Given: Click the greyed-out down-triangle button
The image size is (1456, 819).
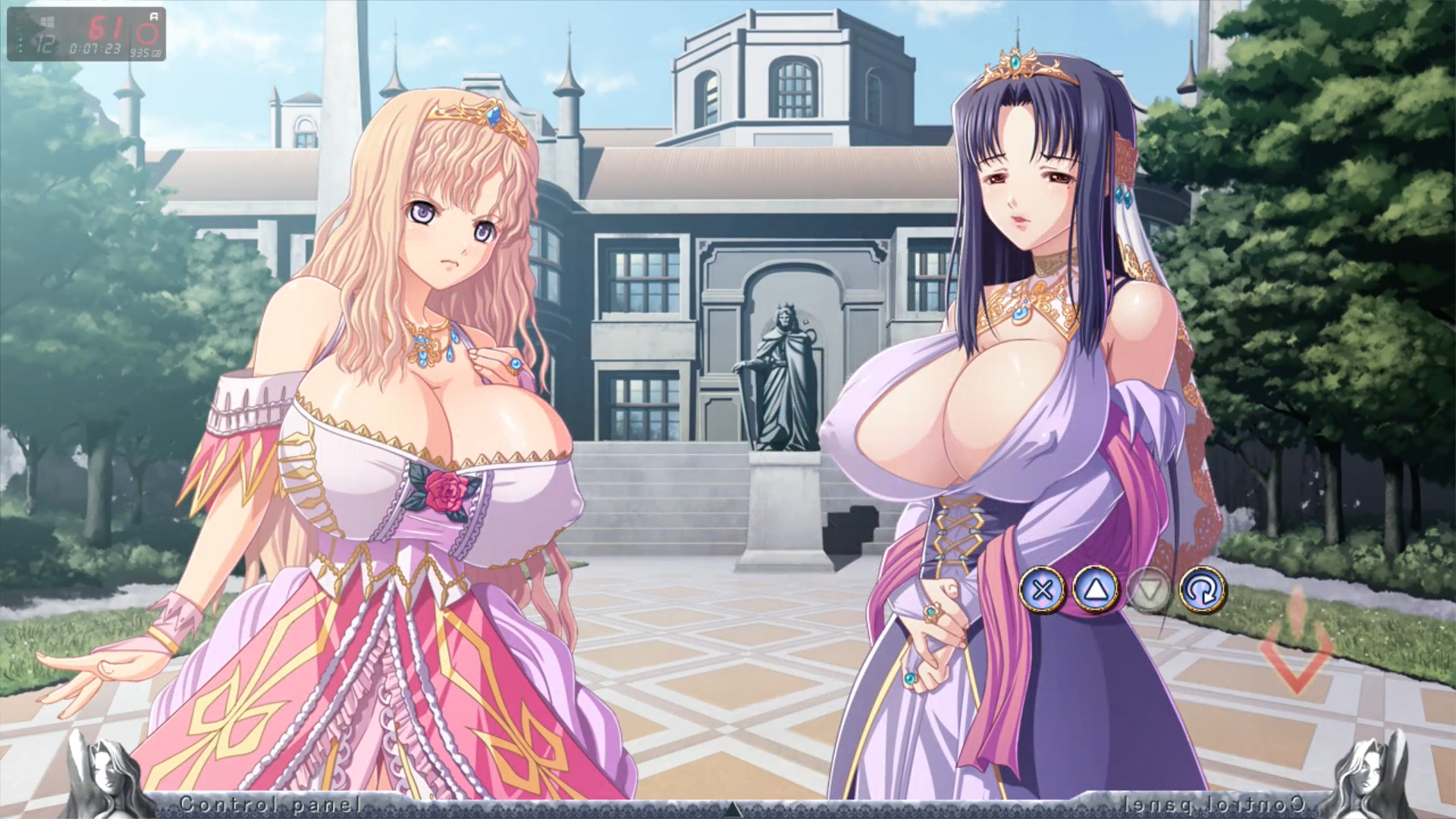Looking at the screenshot, I should coord(1150,590).
